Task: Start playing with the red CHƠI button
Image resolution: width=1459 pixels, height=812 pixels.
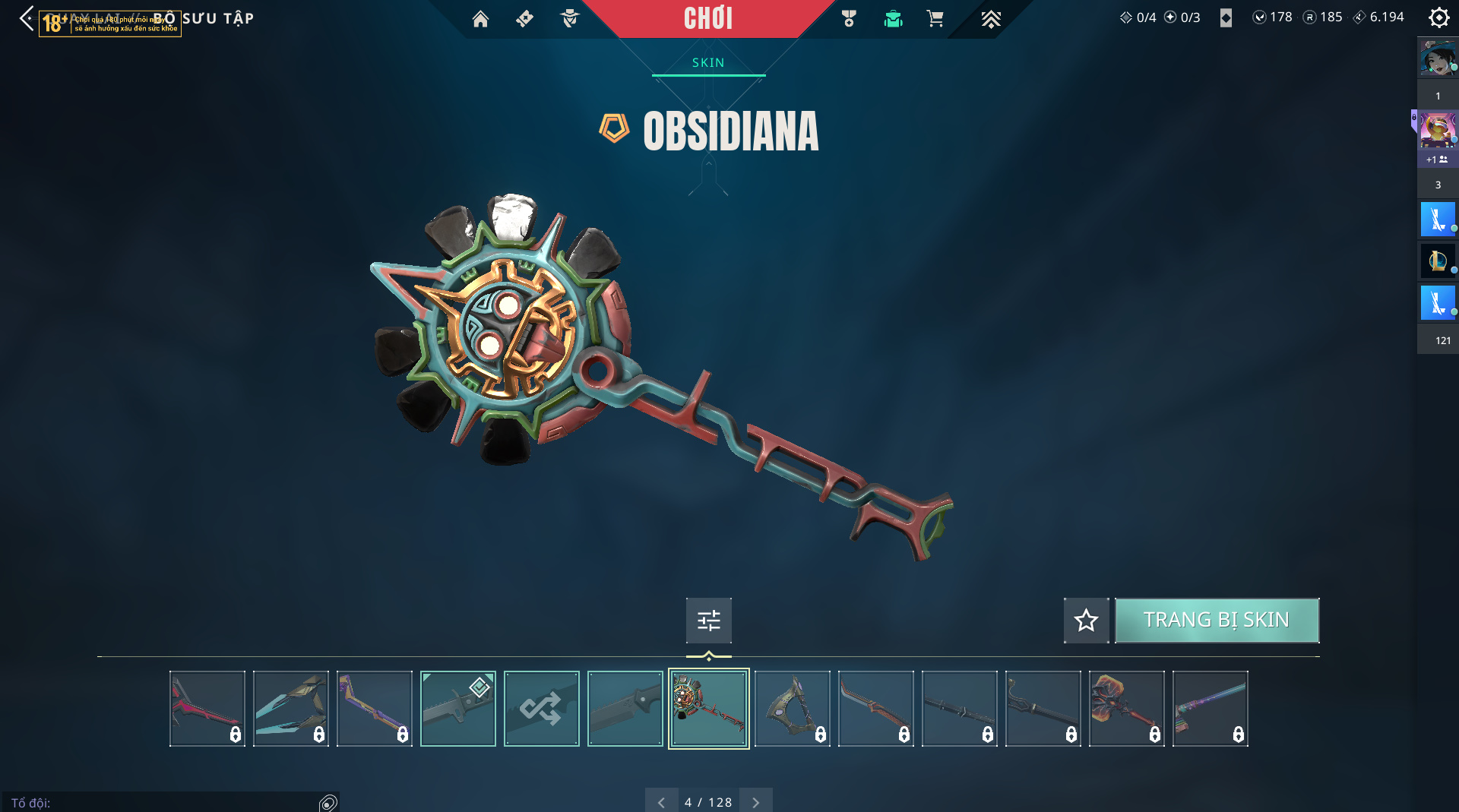Action: tap(707, 18)
